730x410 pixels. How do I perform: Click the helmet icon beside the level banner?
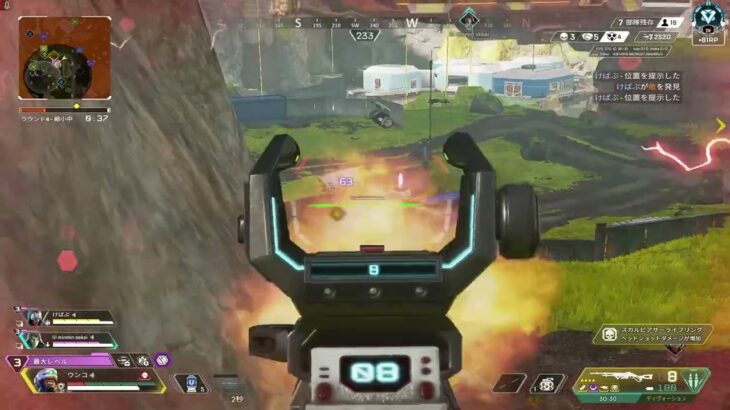click(122, 360)
